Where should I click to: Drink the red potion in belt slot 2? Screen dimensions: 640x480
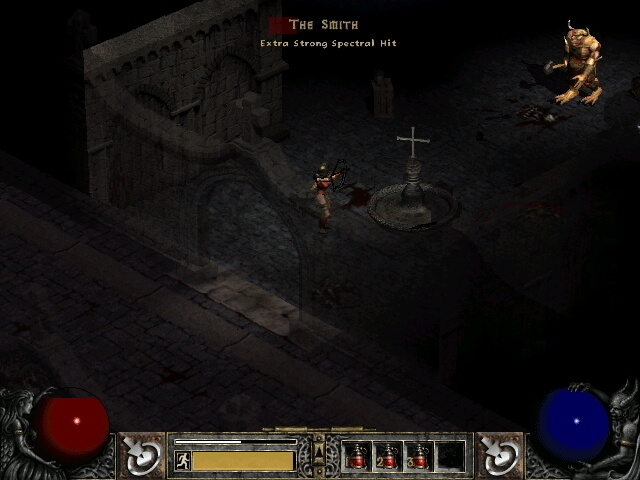(388, 457)
